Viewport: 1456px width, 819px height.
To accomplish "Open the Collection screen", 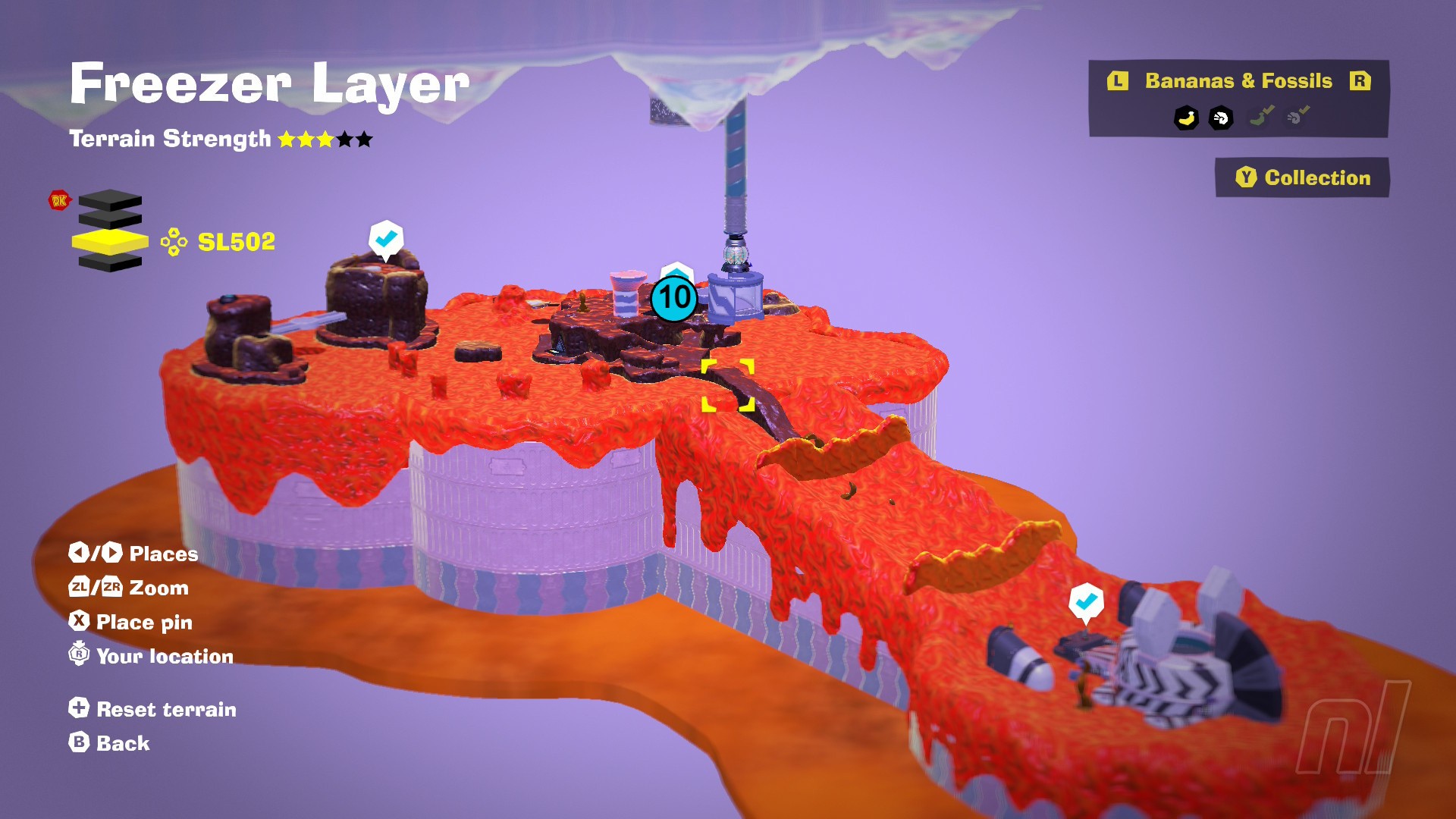I will click(1302, 177).
